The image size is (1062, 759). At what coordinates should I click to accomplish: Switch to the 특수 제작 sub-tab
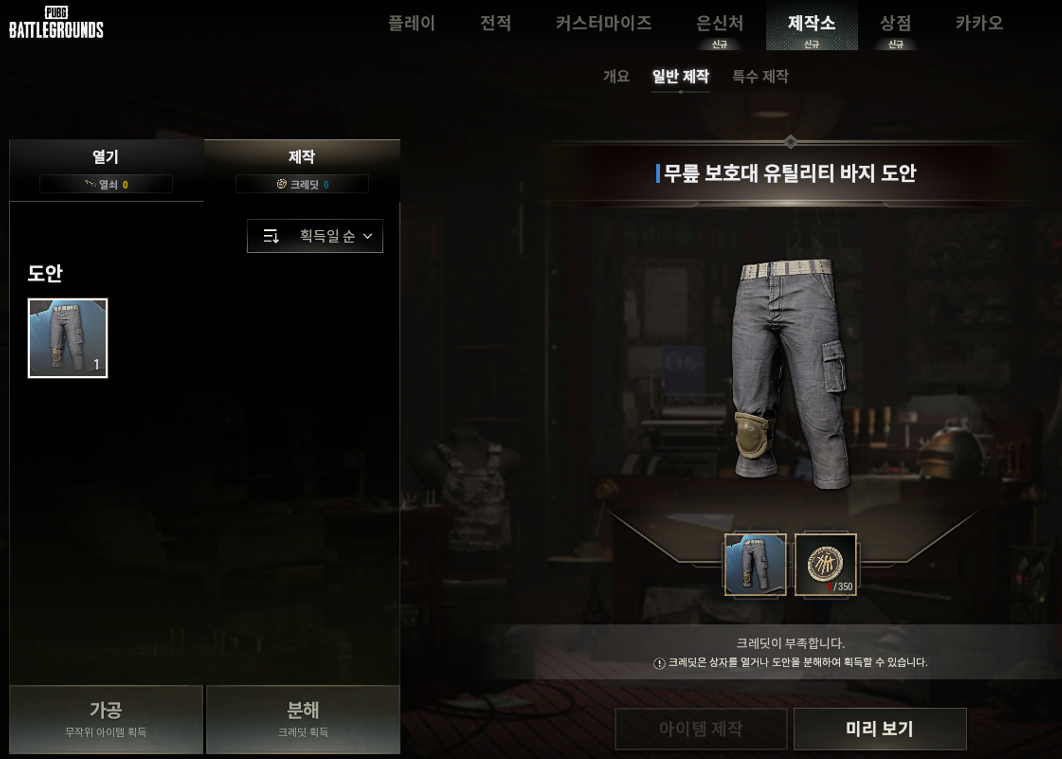(760, 76)
